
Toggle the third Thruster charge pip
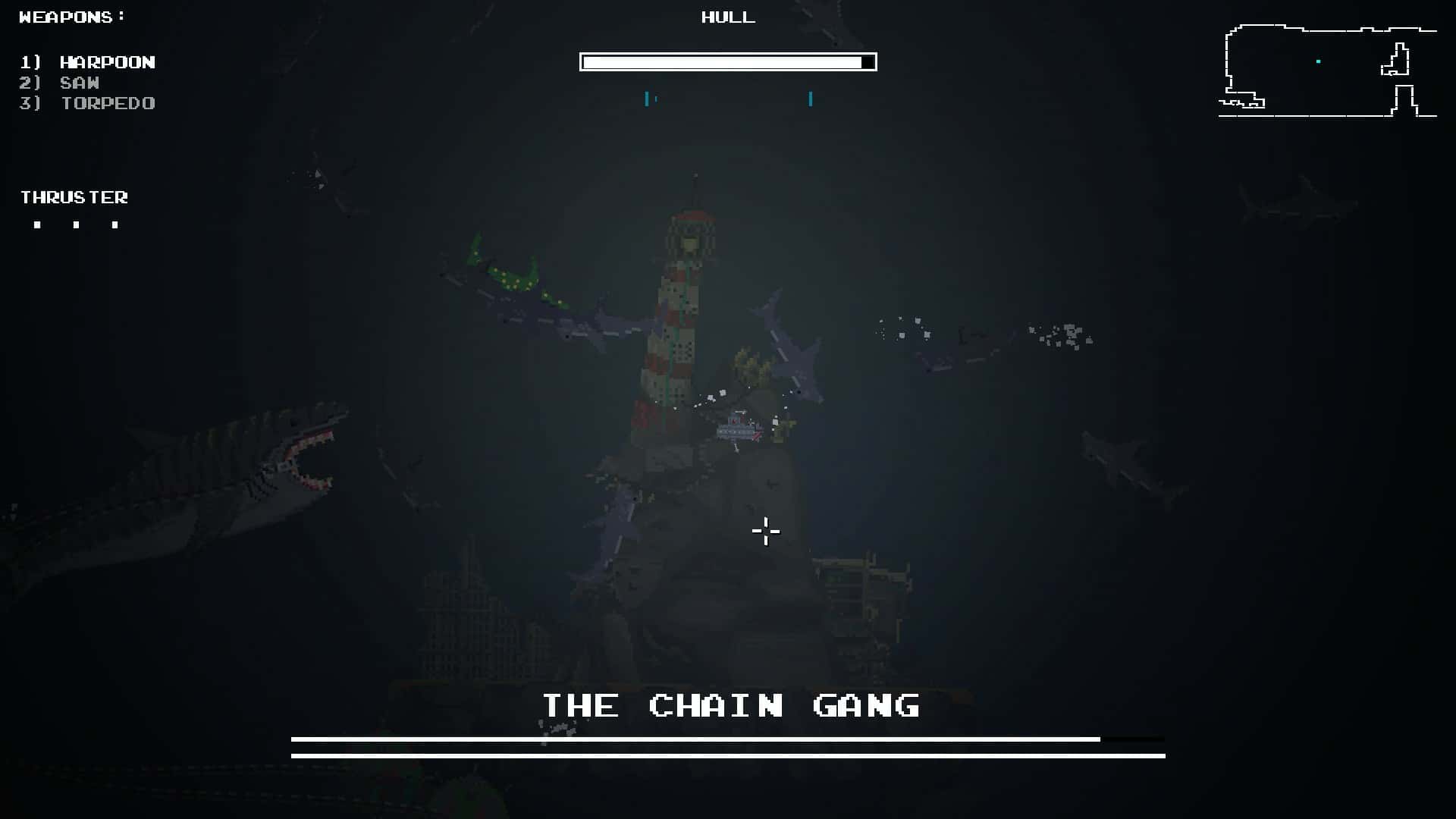(x=115, y=224)
